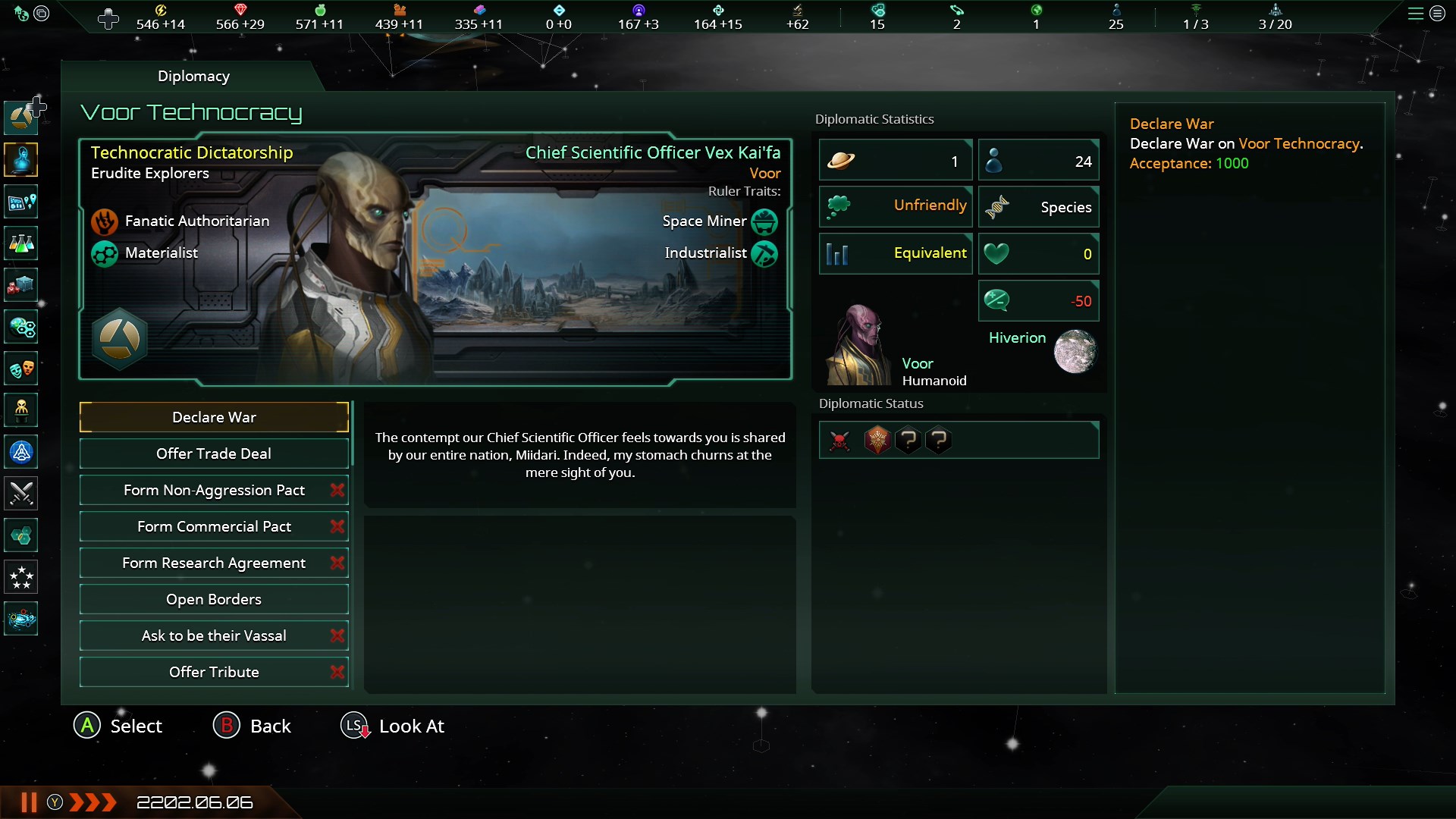
Task: Click the Voor empire emblem hexagon
Action: [x=120, y=339]
